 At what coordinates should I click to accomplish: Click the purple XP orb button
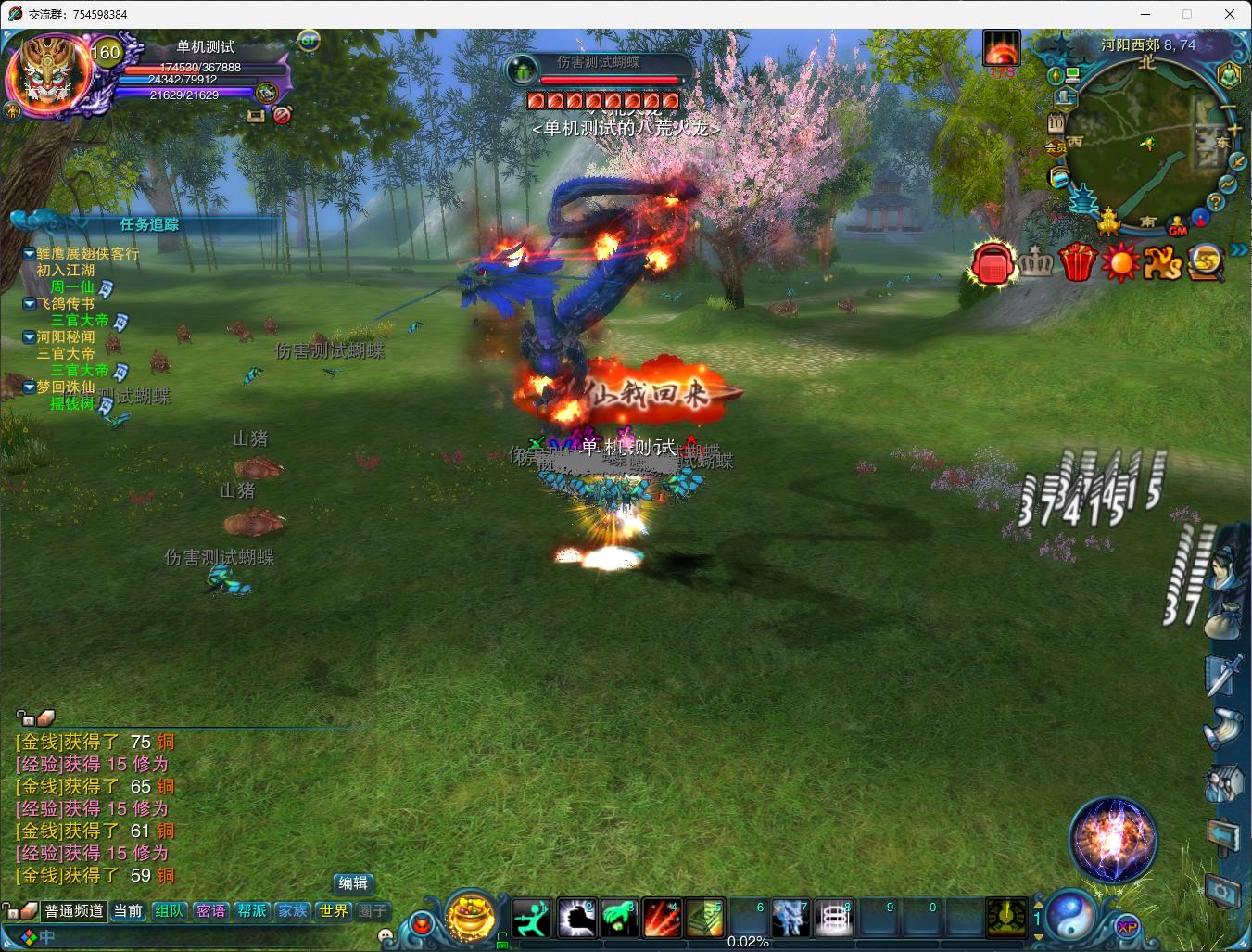click(1127, 927)
